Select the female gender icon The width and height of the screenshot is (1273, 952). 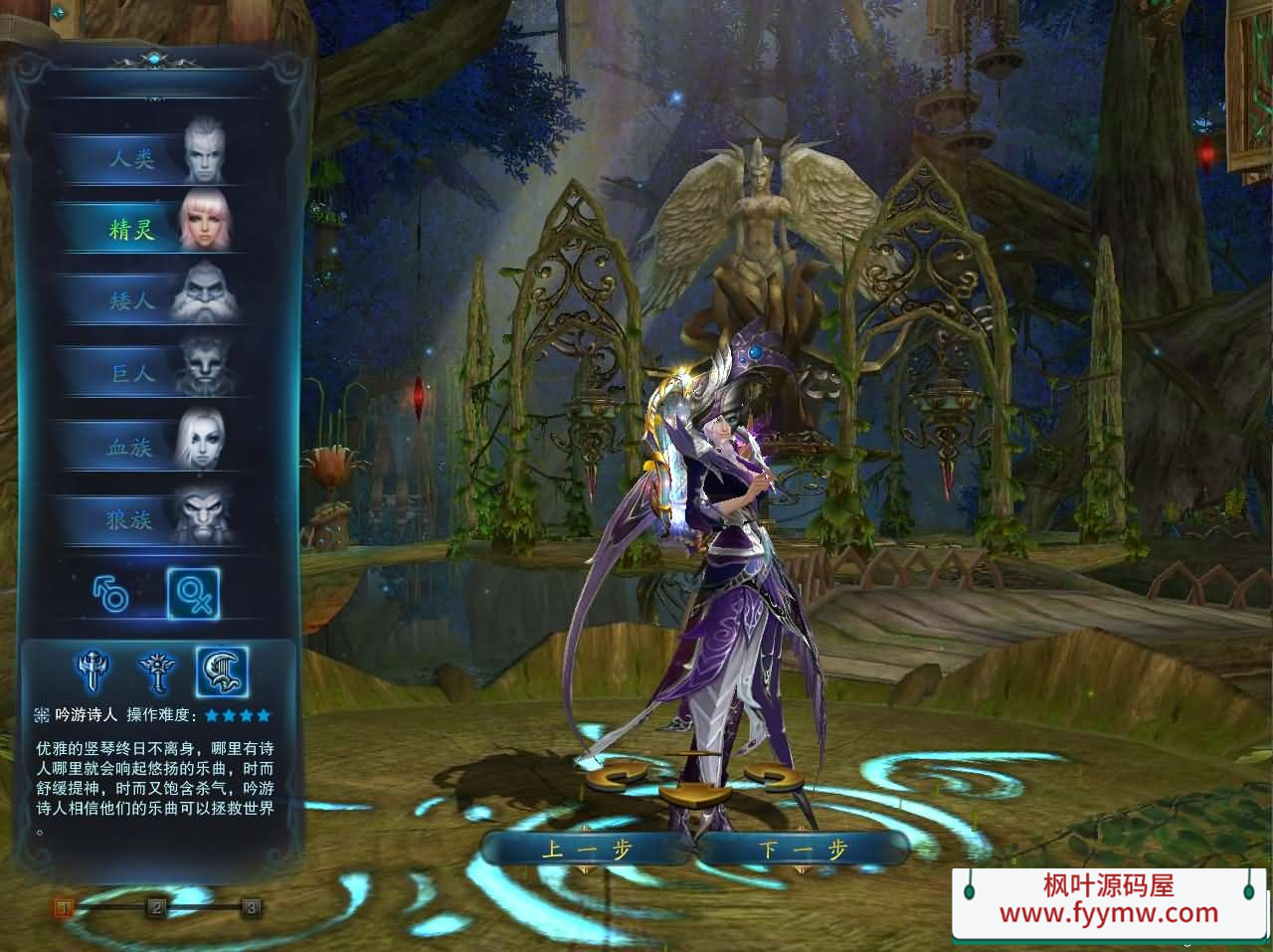[x=192, y=594]
